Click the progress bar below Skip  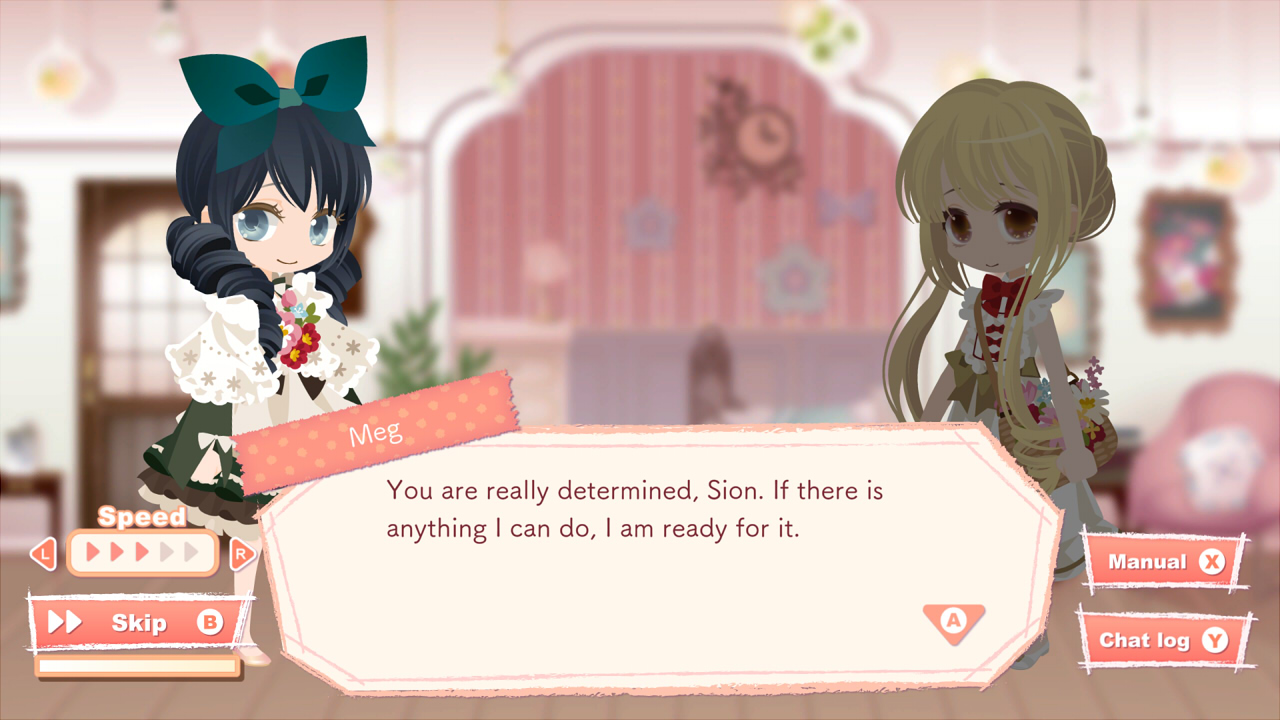[x=138, y=664]
